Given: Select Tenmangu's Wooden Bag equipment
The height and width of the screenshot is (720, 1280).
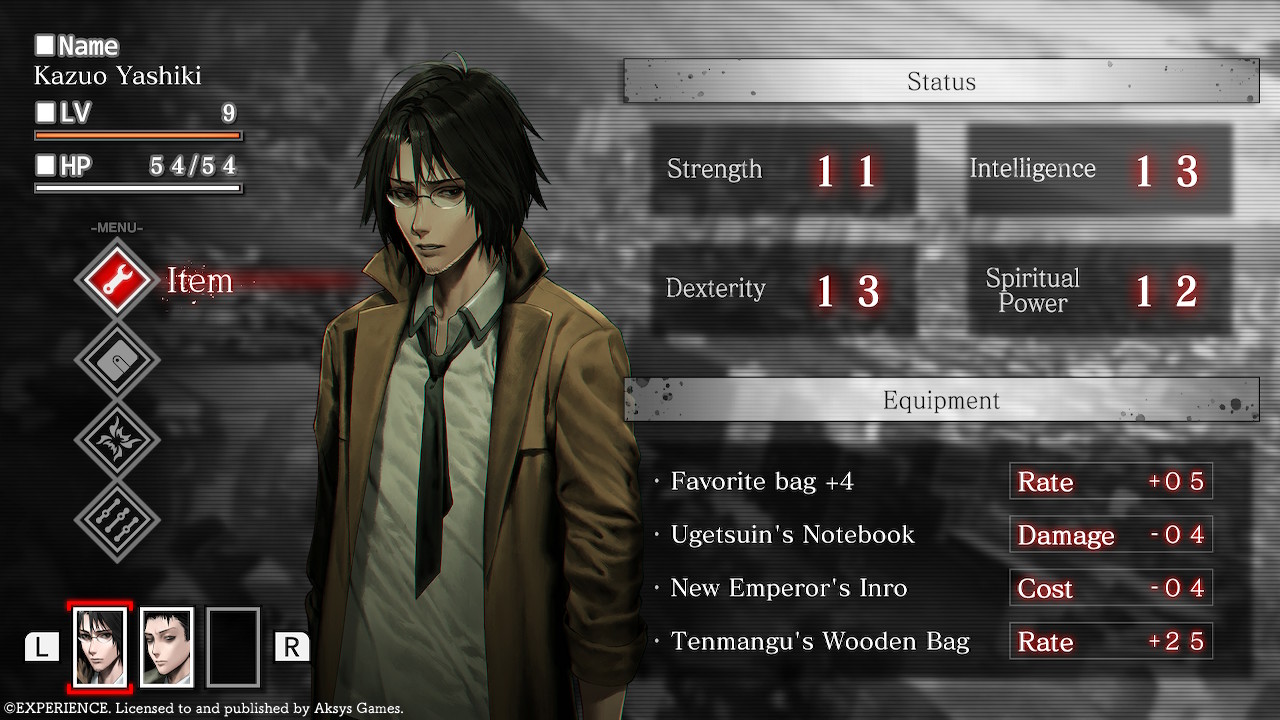Looking at the screenshot, I should pos(820,641).
